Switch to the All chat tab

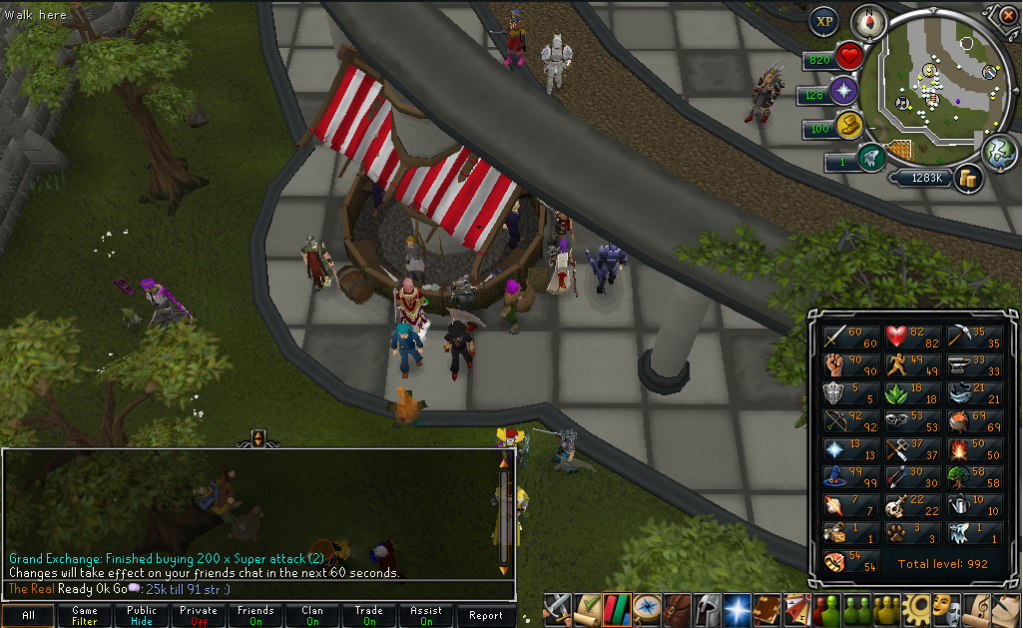point(29,616)
